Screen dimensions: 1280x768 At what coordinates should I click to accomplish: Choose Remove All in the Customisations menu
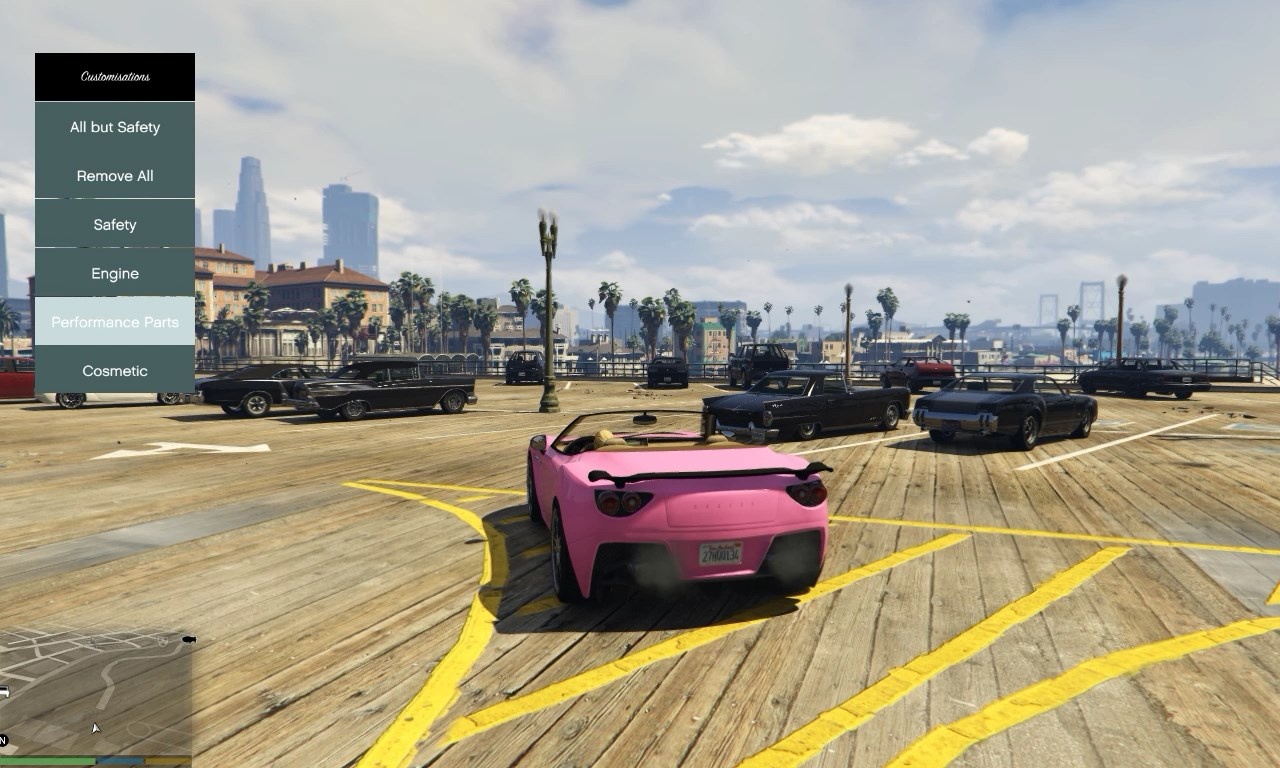click(115, 176)
